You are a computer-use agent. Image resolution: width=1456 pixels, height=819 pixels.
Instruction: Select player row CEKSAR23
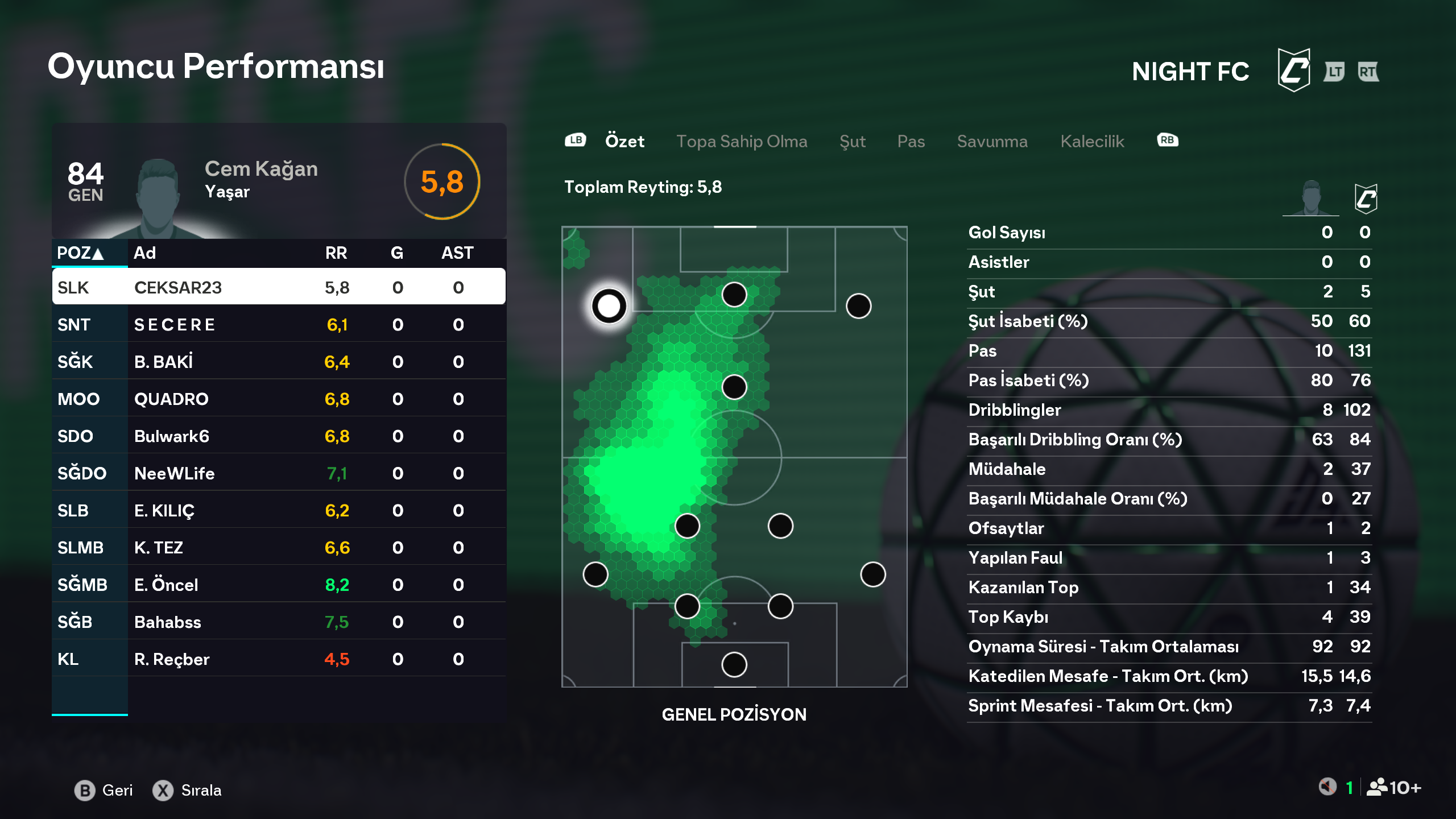[279, 287]
